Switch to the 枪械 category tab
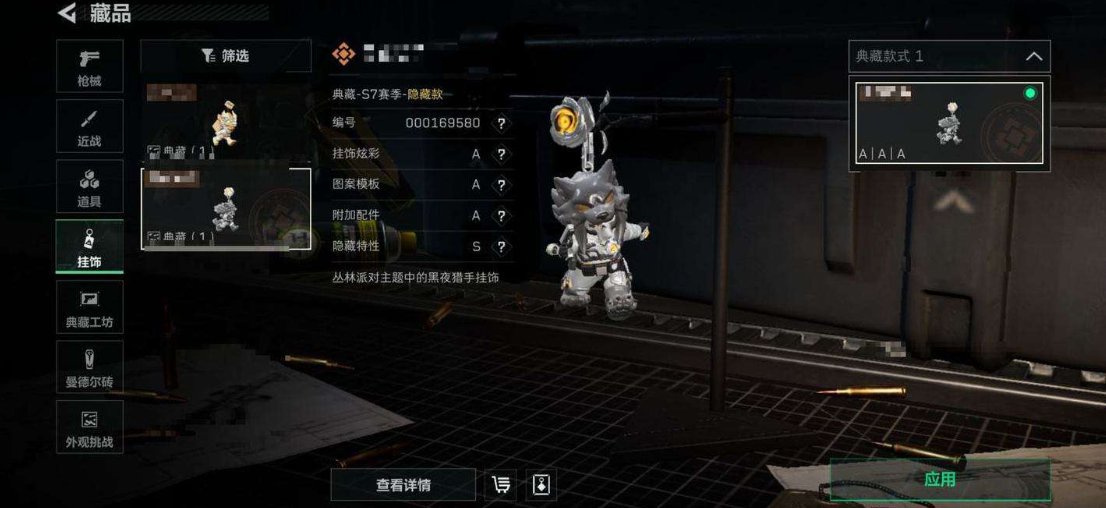The height and width of the screenshot is (508, 1106). click(89, 66)
